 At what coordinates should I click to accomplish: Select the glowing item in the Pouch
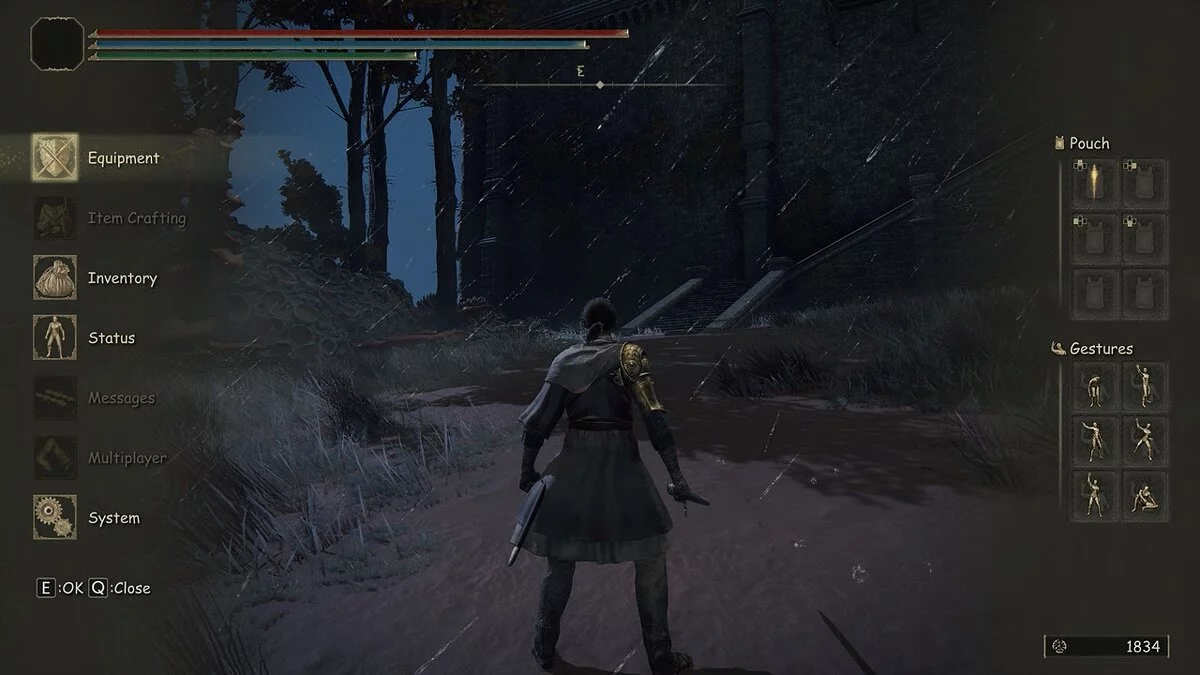[1094, 183]
